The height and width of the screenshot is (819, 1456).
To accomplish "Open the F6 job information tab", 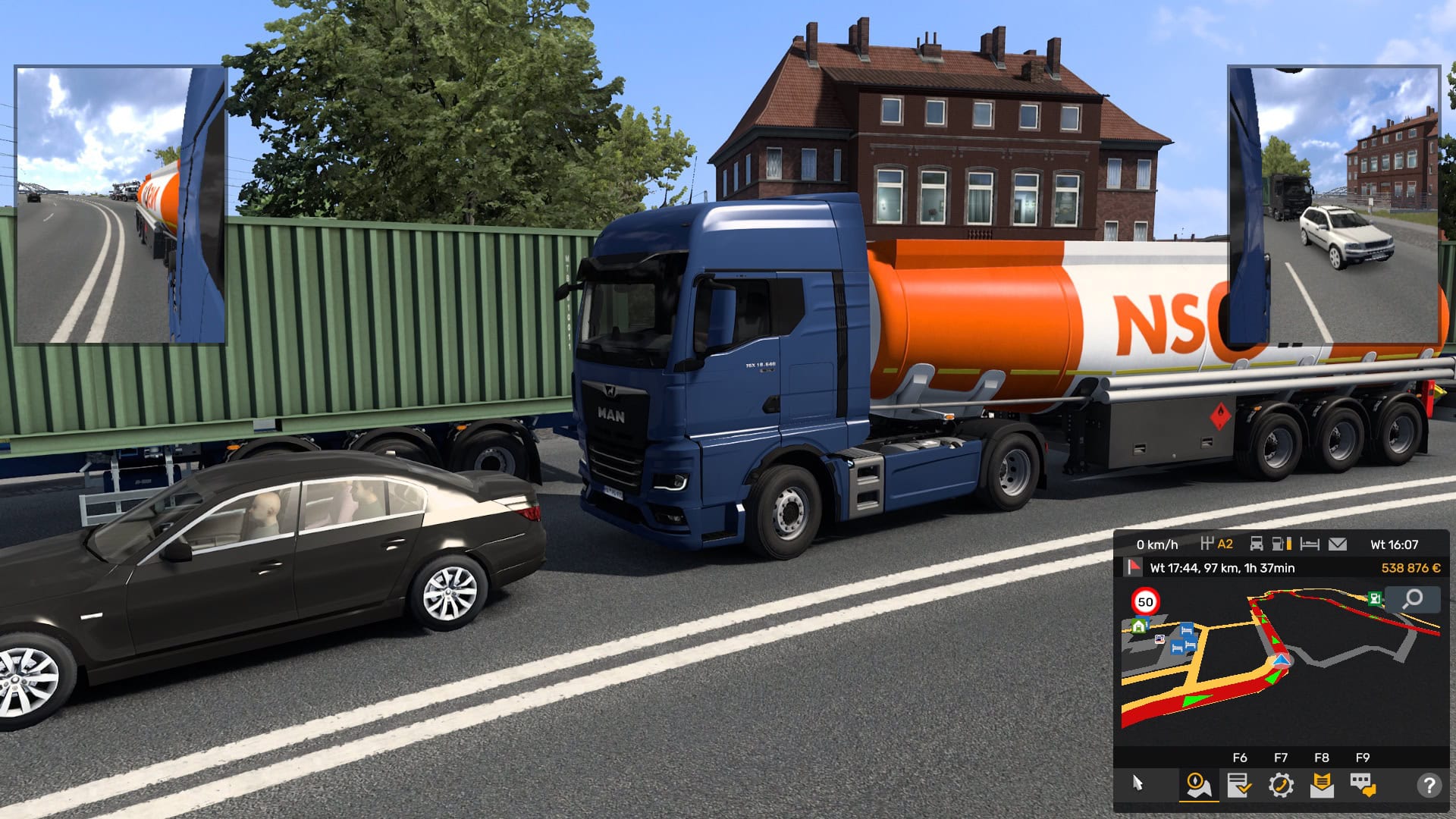I will point(1239,786).
